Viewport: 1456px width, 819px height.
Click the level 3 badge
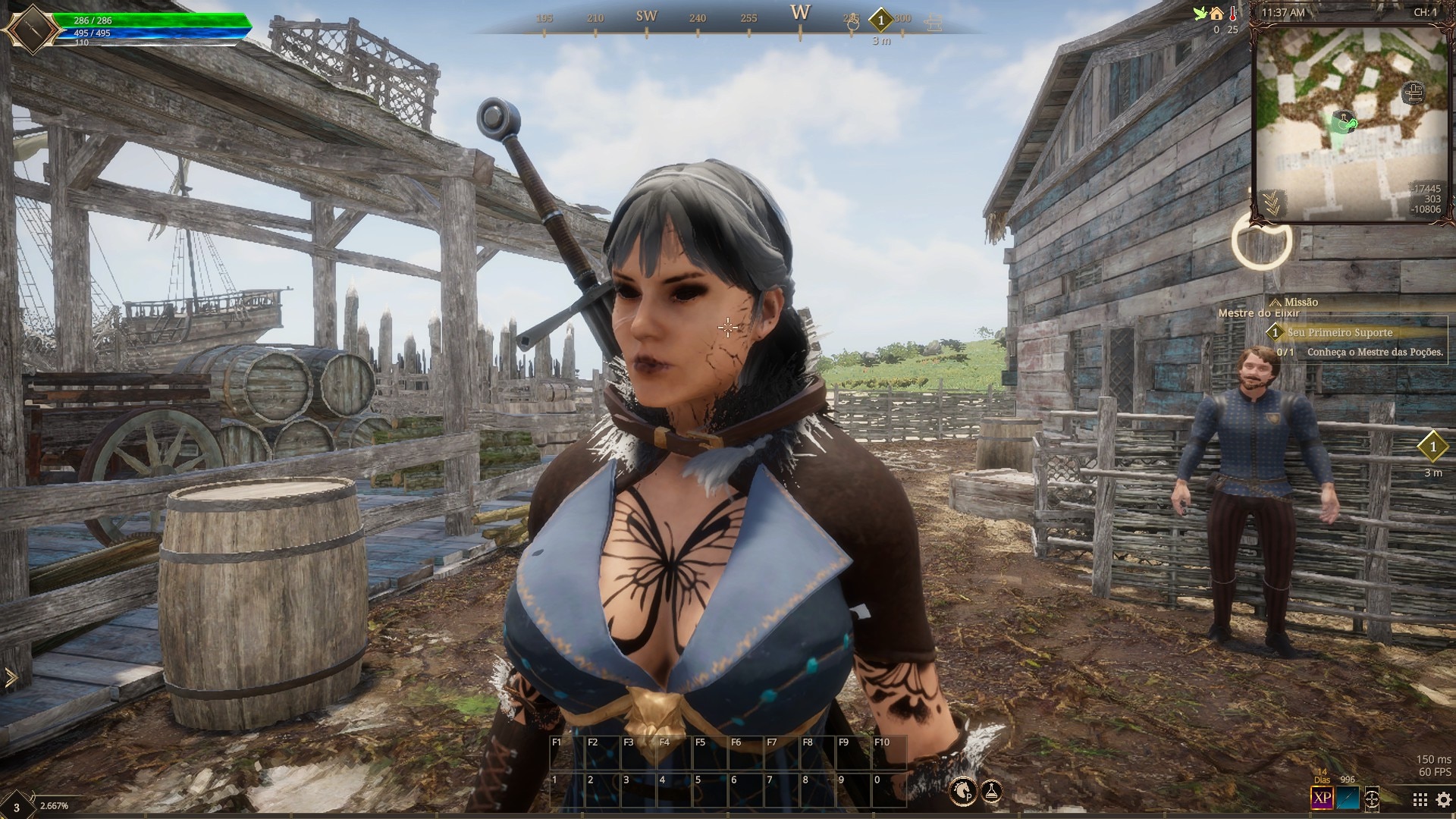click(x=17, y=804)
